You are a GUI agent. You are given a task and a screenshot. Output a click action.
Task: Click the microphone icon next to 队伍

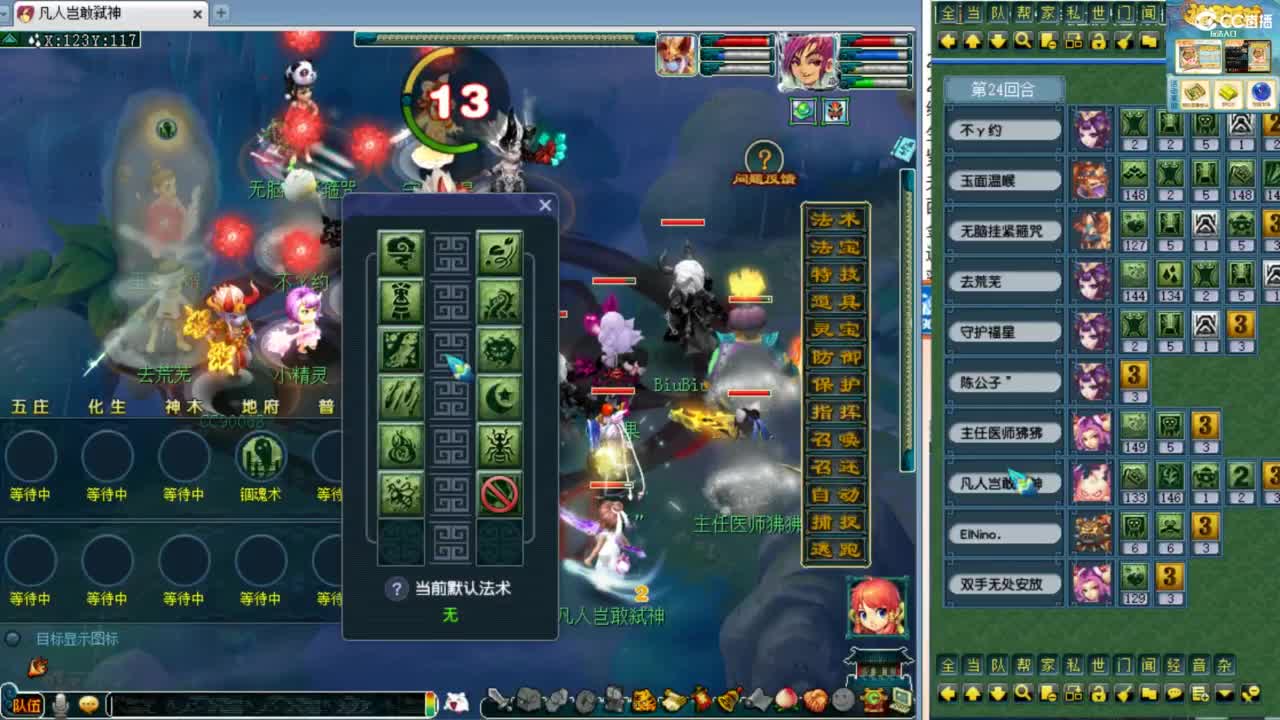pyautogui.click(x=61, y=703)
